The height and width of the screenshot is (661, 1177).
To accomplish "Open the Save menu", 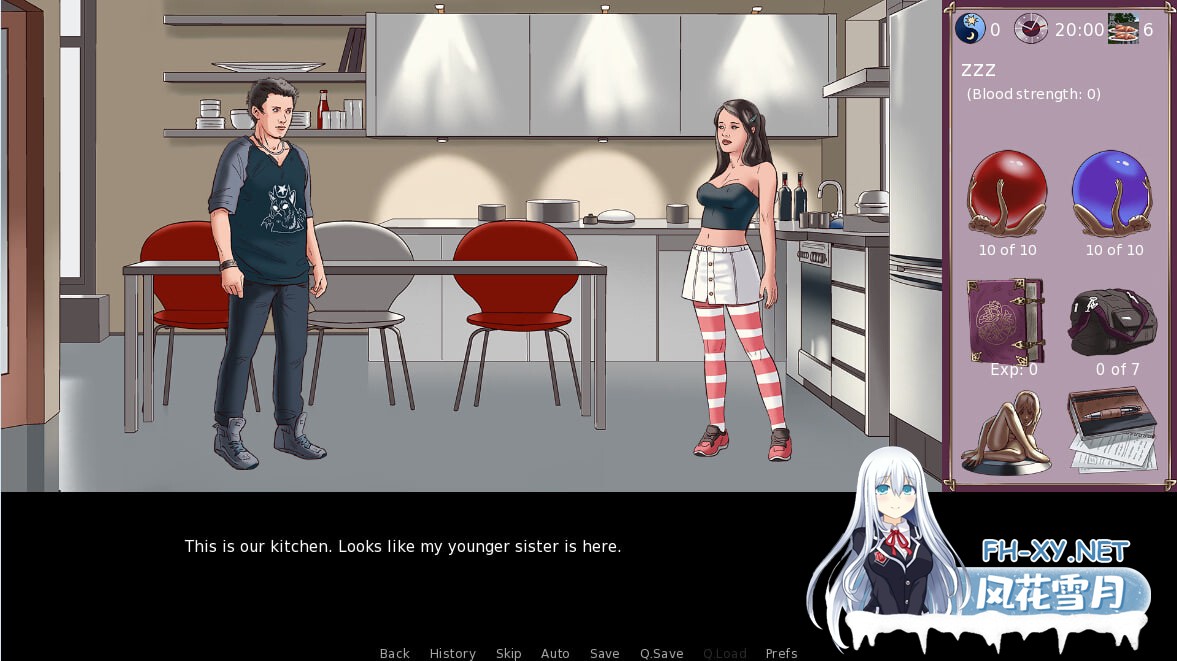I will [604, 653].
